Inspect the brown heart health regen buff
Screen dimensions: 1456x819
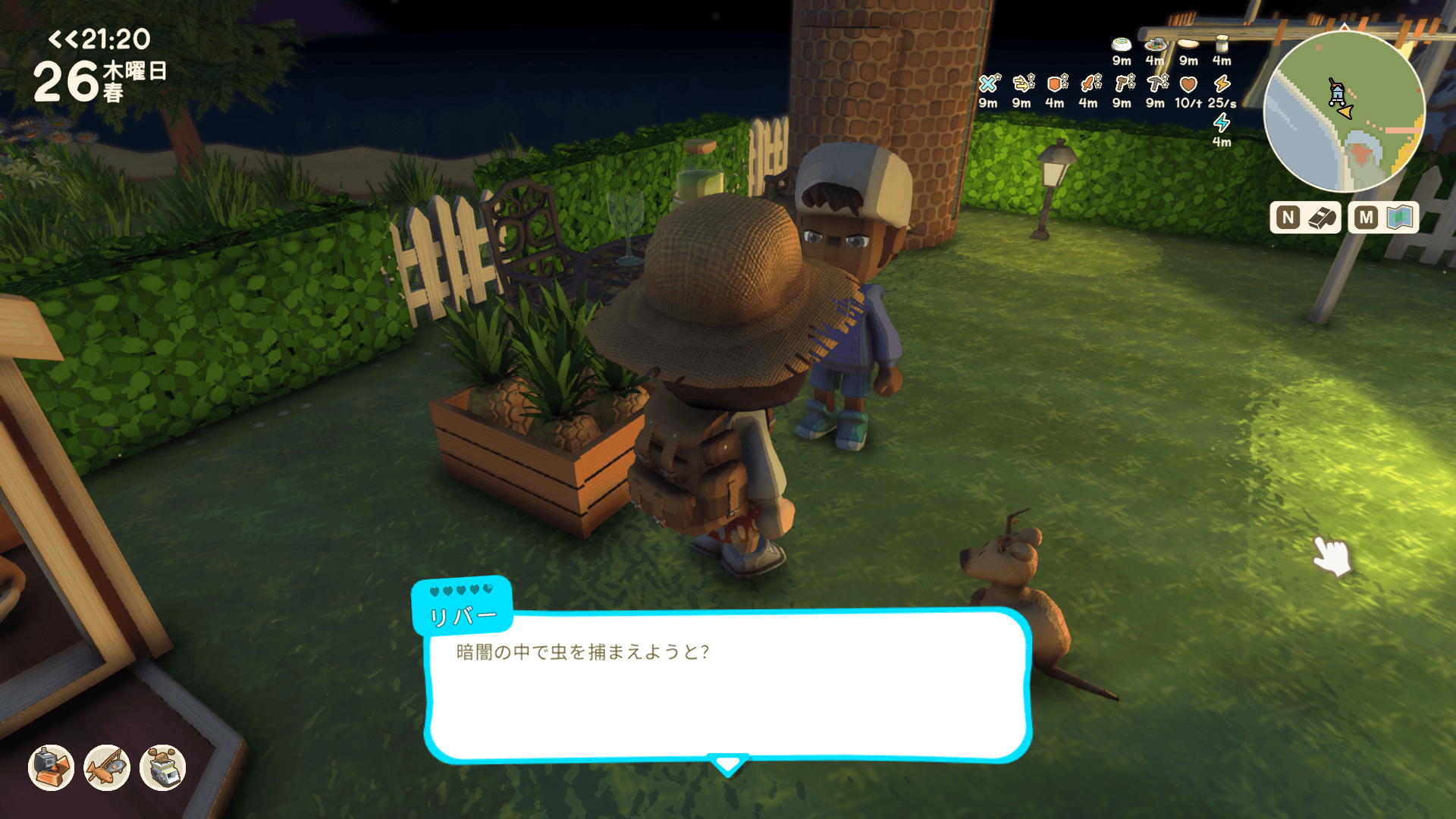1188,83
